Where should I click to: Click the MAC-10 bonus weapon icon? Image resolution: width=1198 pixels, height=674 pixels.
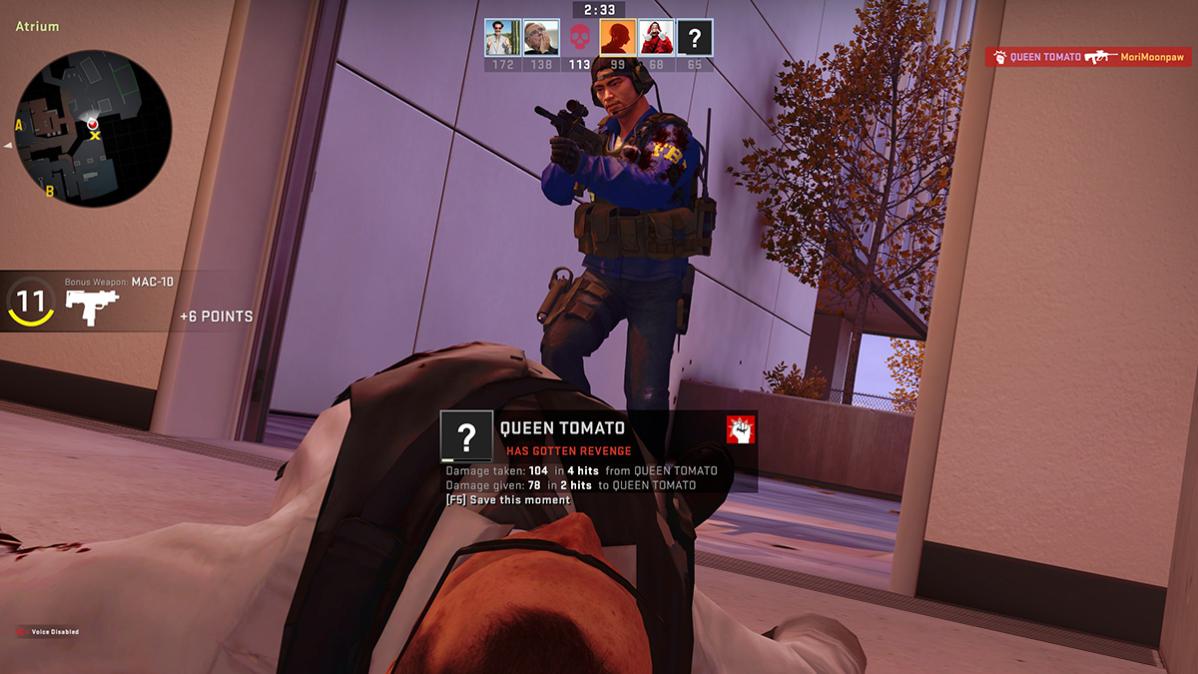click(92, 306)
